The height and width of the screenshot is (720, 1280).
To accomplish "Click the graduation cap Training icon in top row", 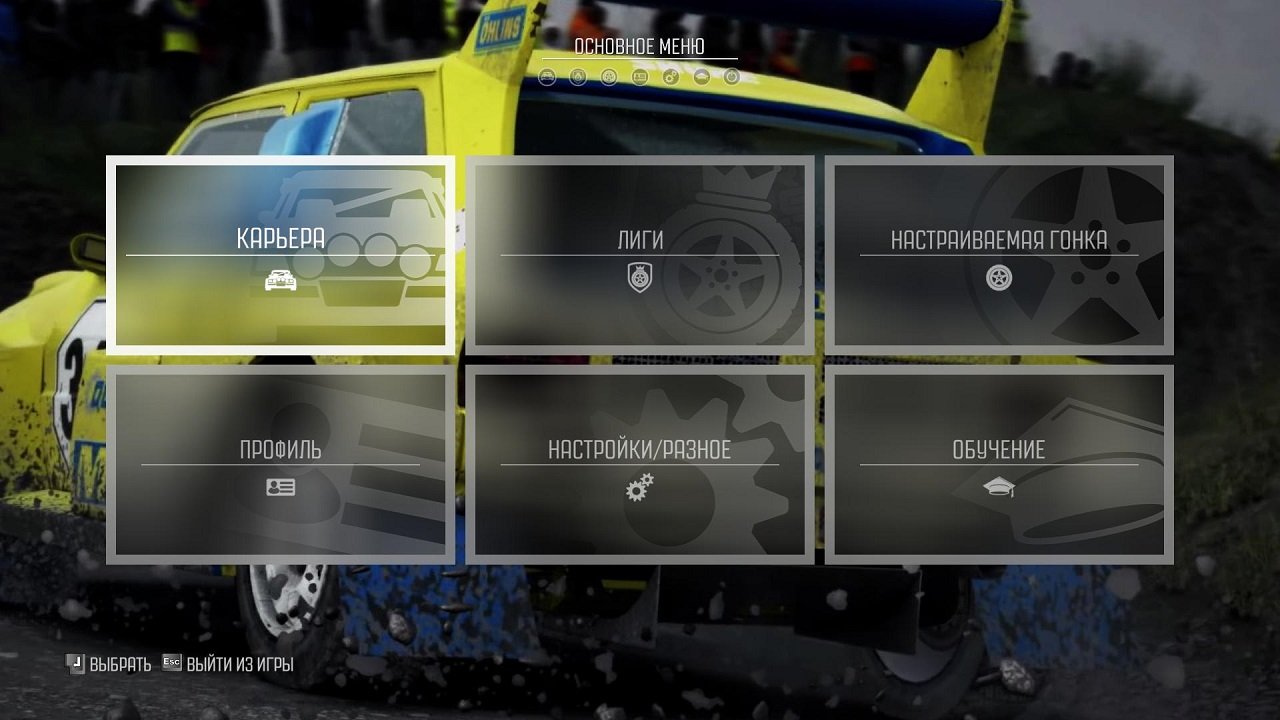I will click(x=701, y=77).
